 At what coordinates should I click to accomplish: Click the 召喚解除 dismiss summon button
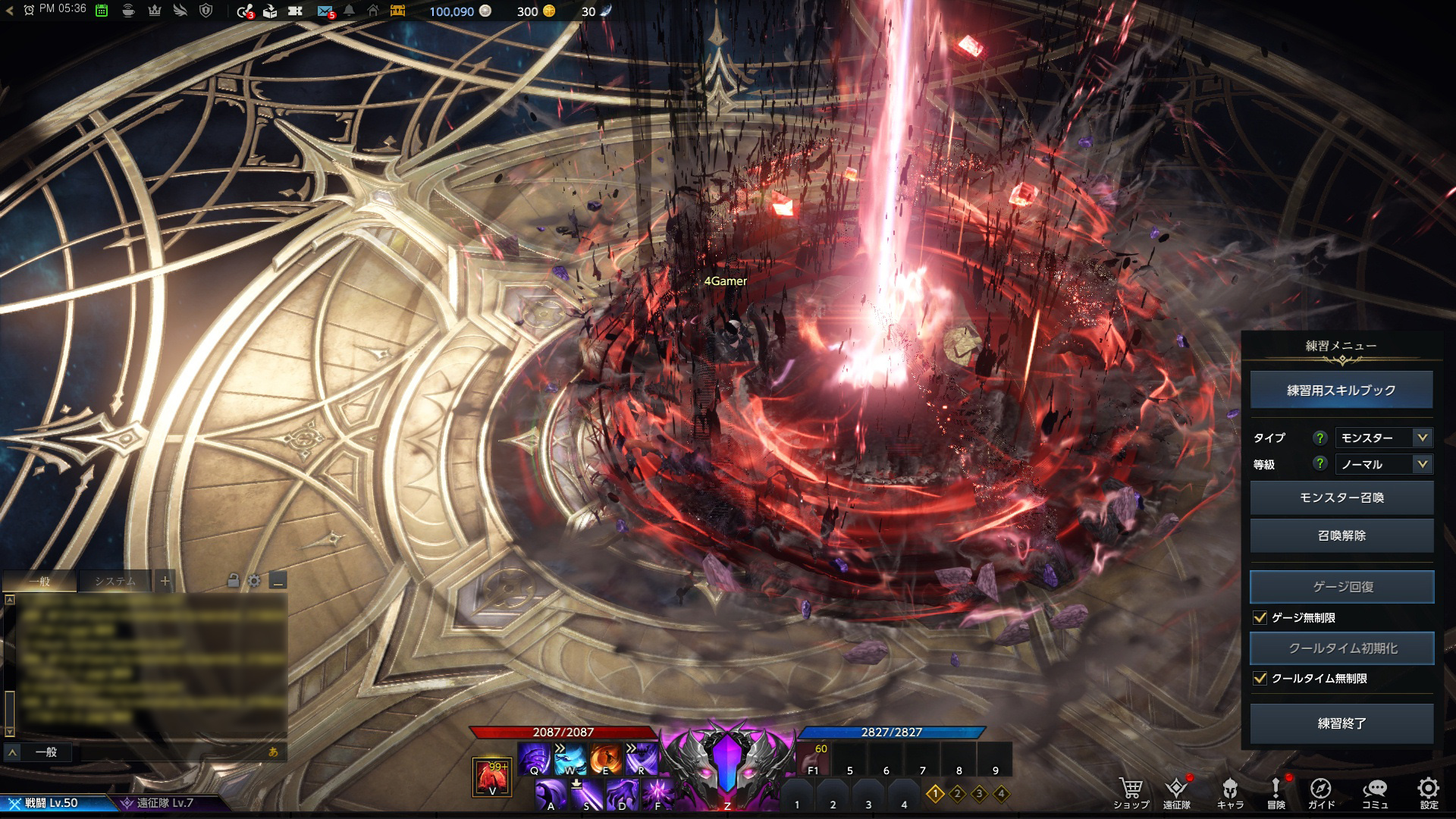[1341, 535]
